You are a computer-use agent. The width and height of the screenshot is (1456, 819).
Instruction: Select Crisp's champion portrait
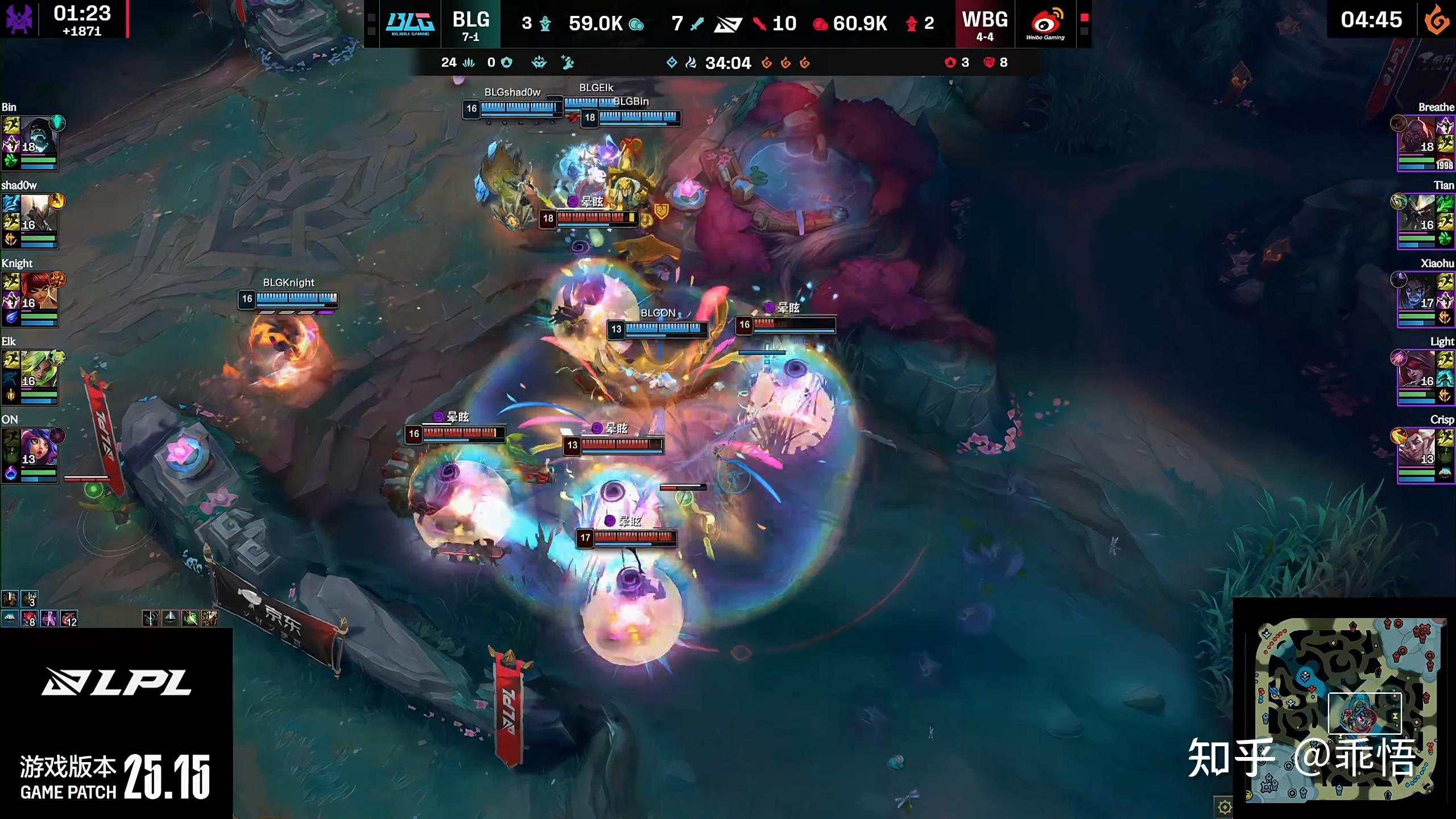(1417, 448)
